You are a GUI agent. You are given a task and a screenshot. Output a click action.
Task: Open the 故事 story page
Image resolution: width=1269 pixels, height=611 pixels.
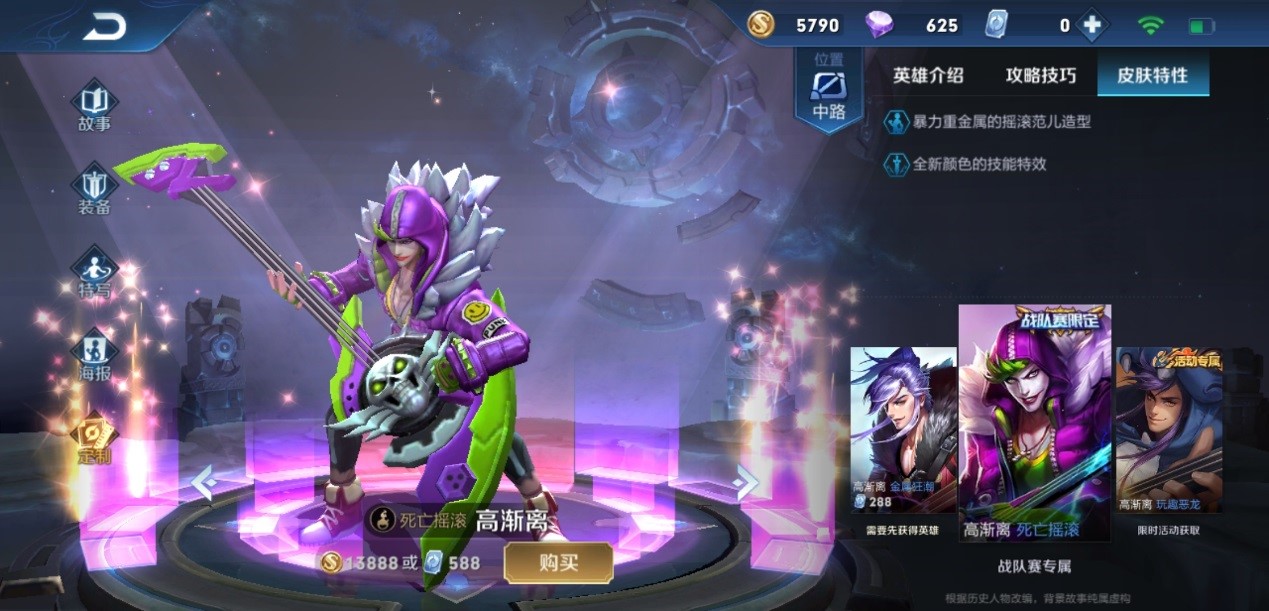tap(95, 106)
